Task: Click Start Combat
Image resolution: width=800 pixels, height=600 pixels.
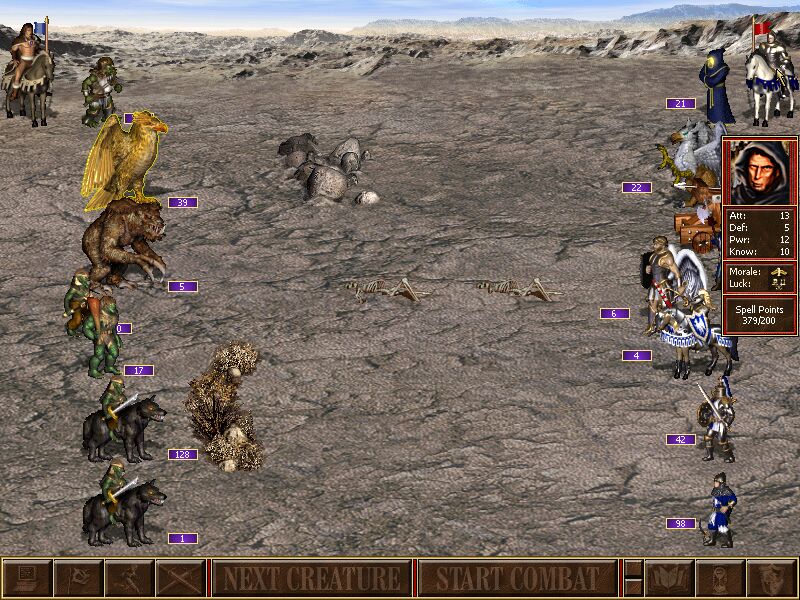Action: (x=515, y=578)
